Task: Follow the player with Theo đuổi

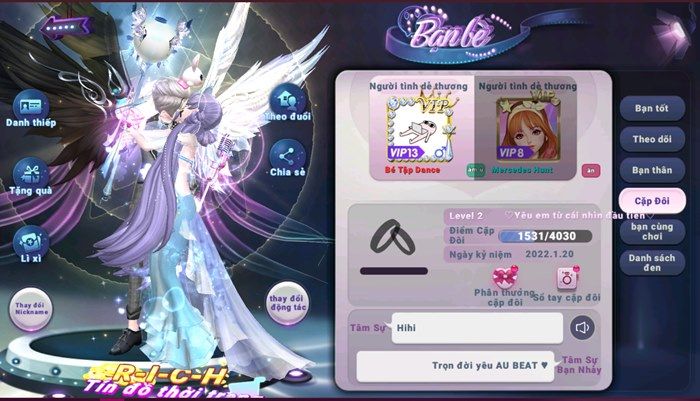Action: pyautogui.click(x=288, y=99)
